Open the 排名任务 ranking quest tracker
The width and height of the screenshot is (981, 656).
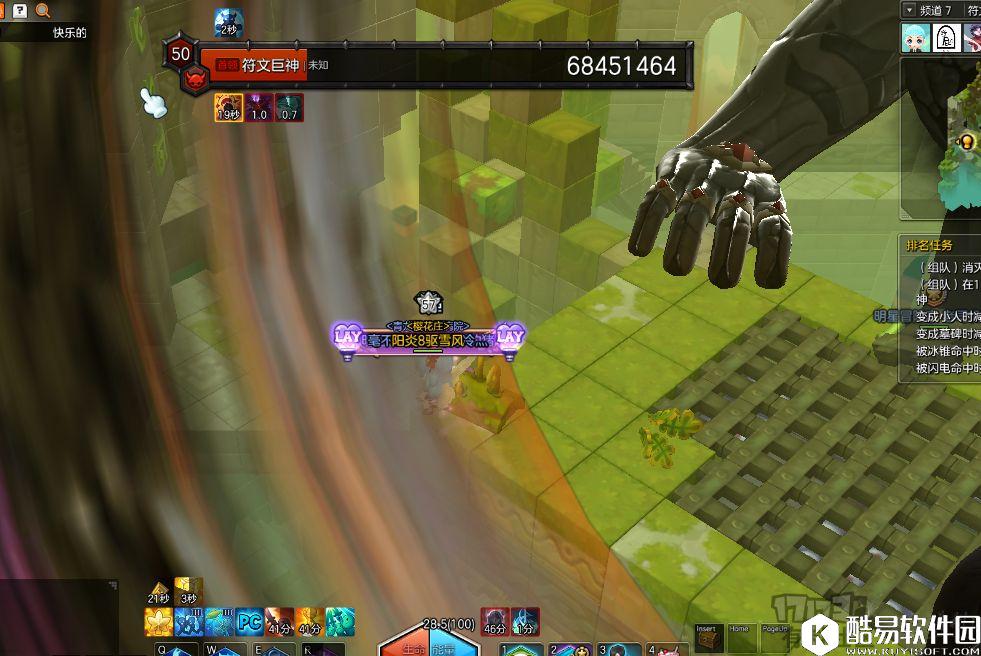click(x=929, y=245)
